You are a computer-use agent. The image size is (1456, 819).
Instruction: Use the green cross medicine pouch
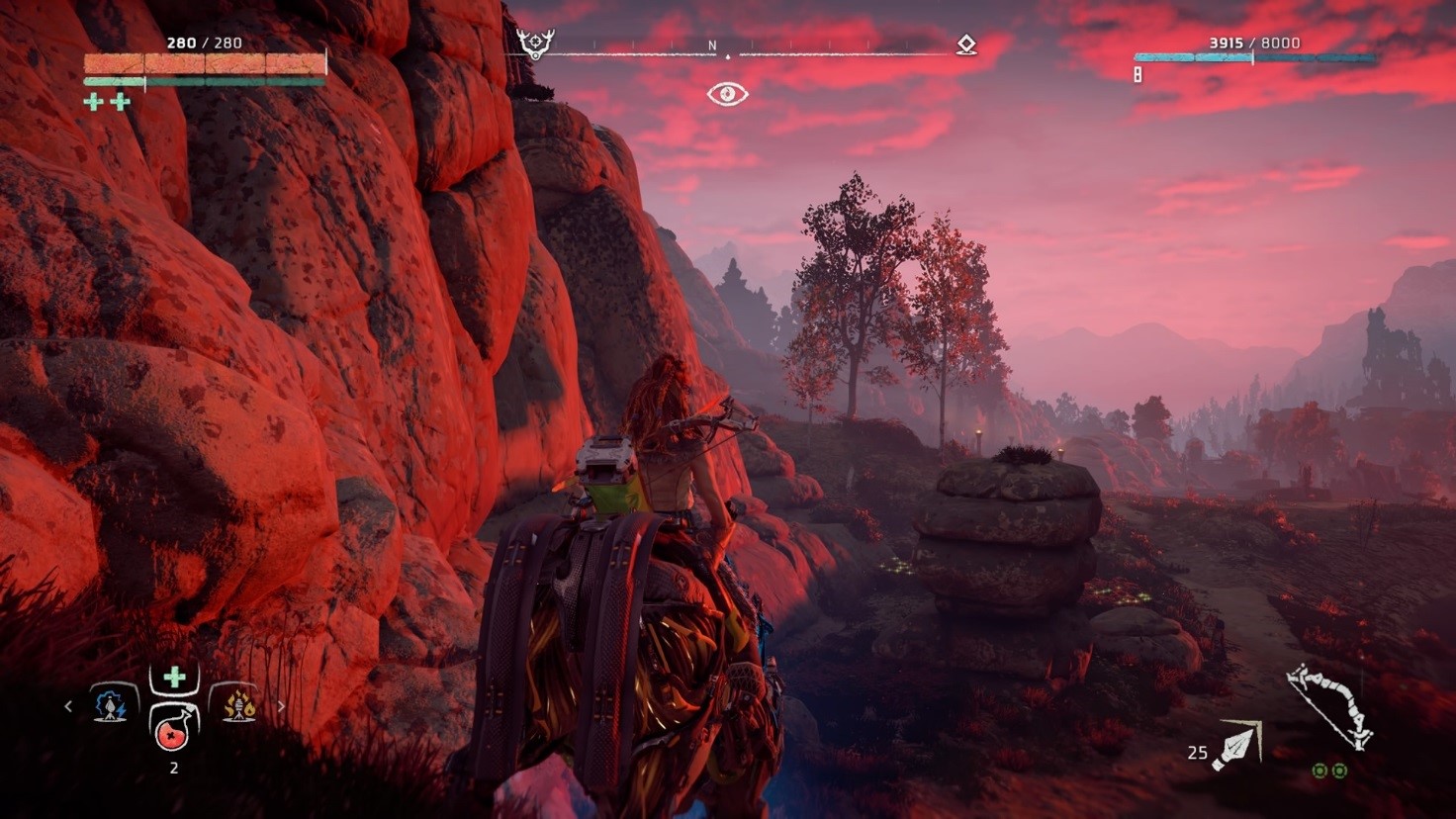tap(174, 678)
